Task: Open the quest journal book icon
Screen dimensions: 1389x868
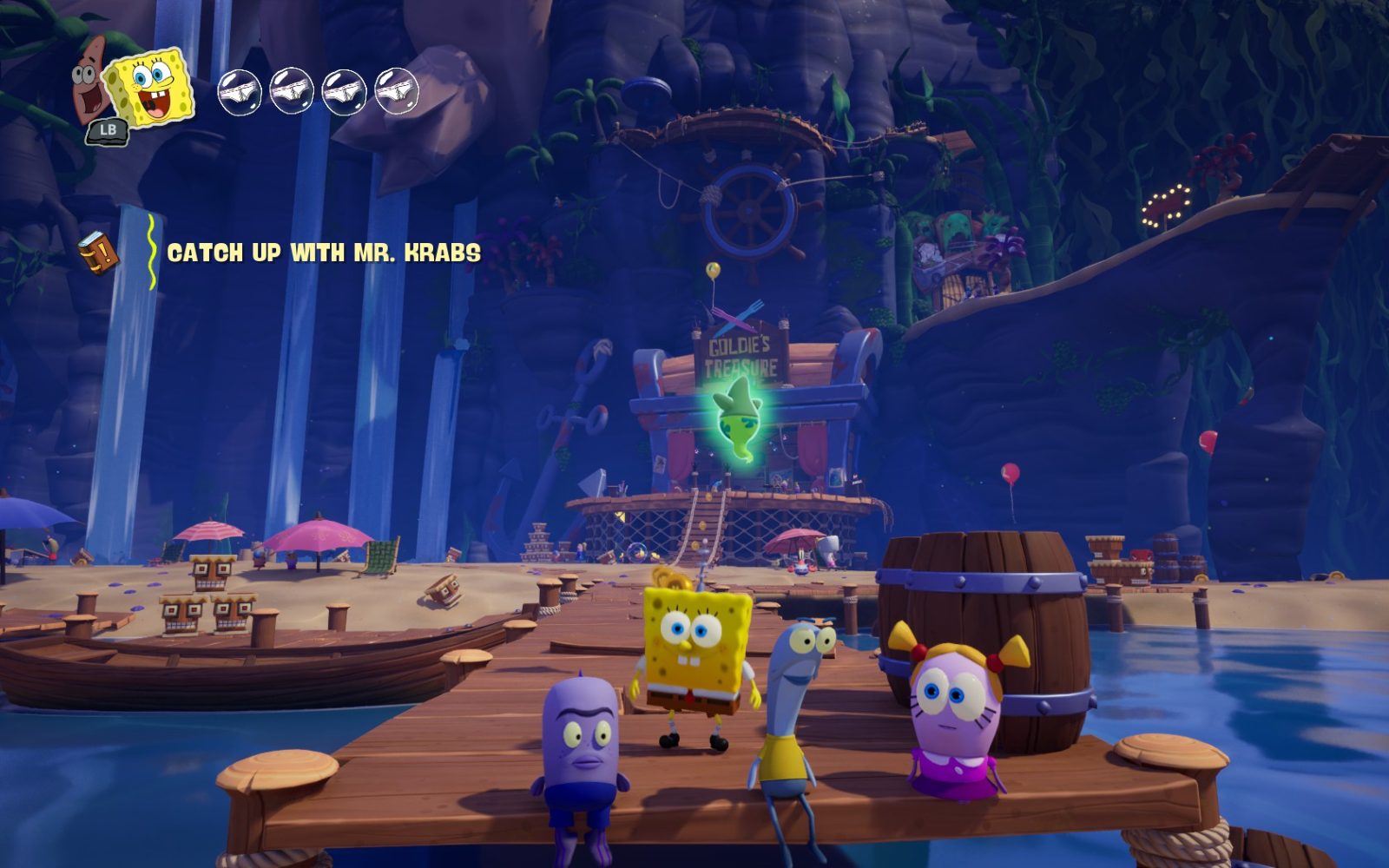Action: click(x=98, y=253)
